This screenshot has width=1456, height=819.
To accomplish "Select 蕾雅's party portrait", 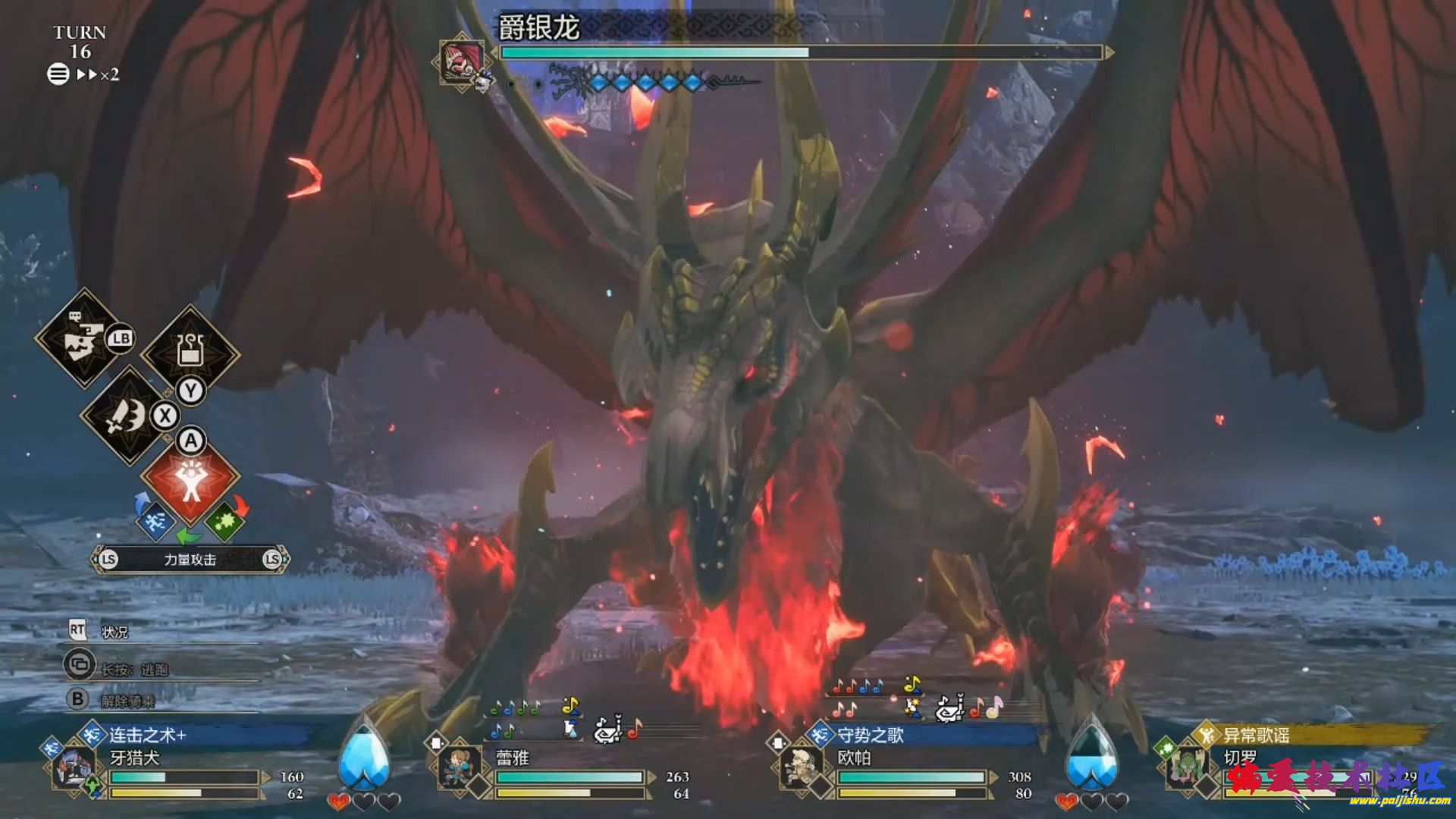I will coord(460,766).
